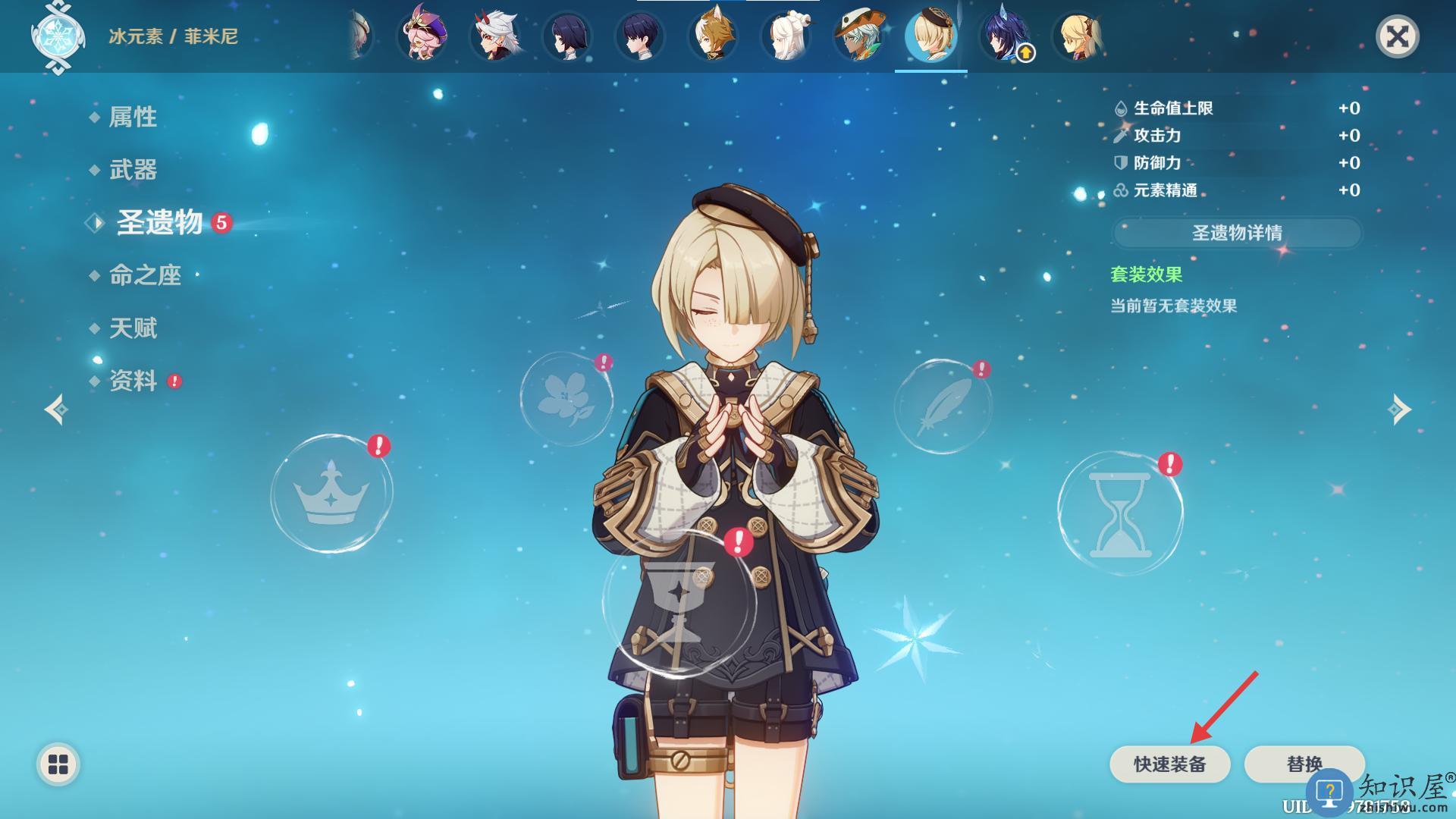1456x819 pixels.
Task: Open the 资料 profile tab
Action: [133, 381]
